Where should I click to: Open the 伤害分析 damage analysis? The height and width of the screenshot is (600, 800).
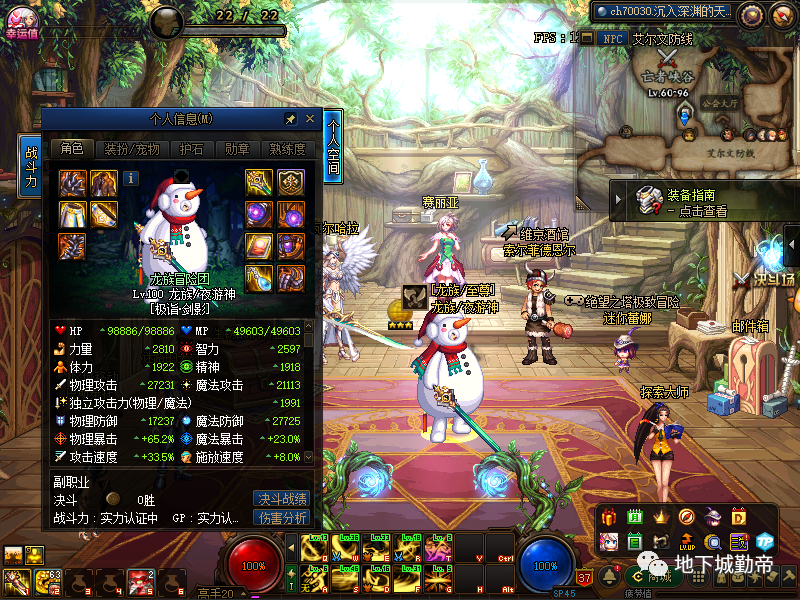(x=281, y=518)
